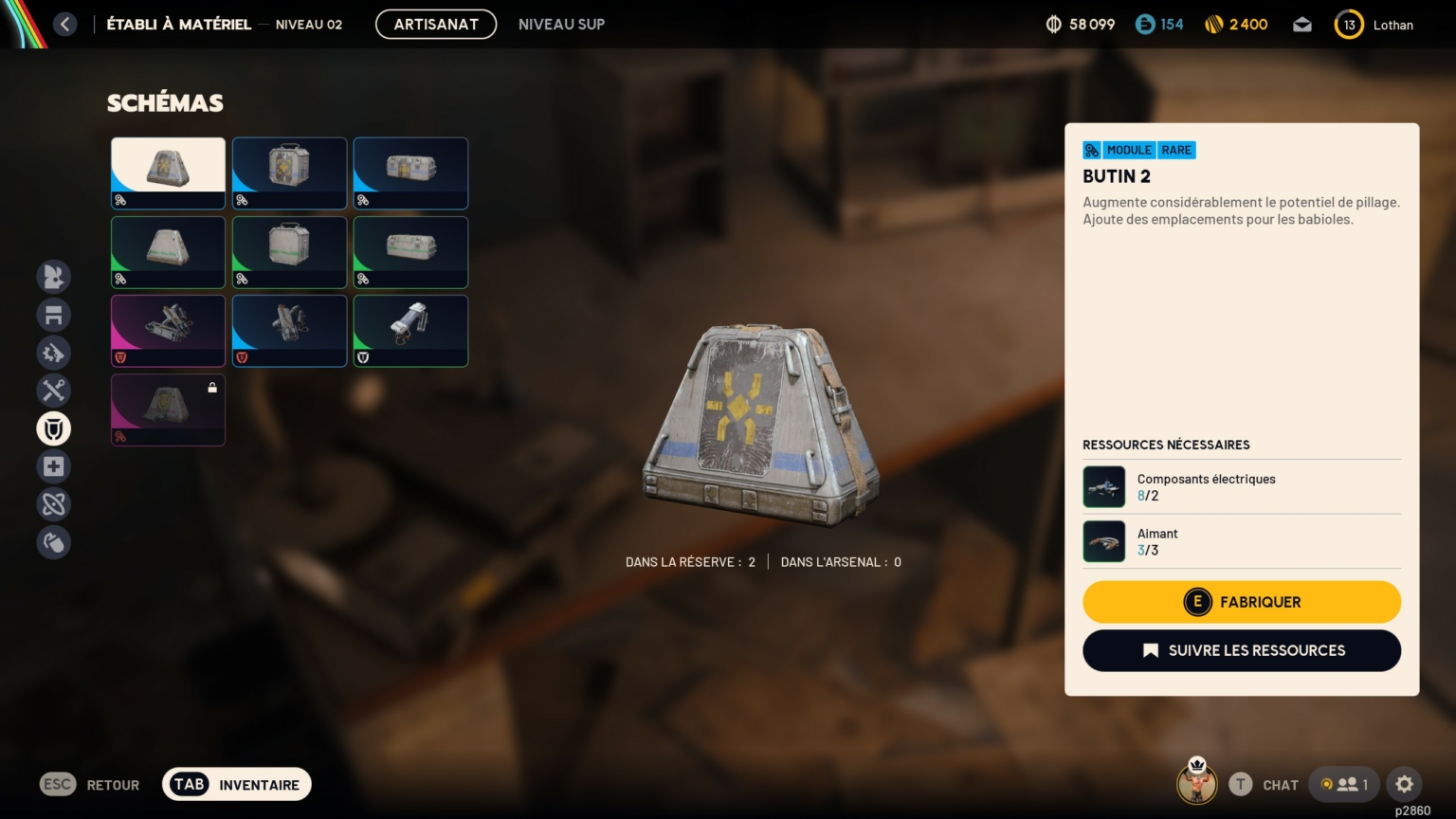The image size is (1456, 819).
Task: Open the blaster upgrades category icon
Action: tap(54, 353)
